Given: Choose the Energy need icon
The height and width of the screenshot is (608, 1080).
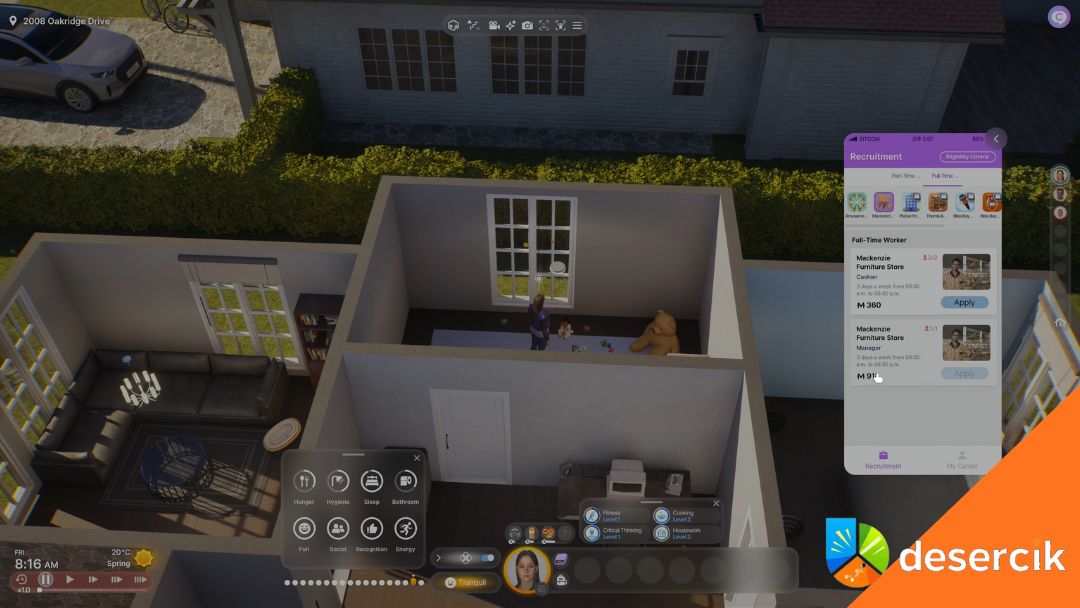Looking at the screenshot, I should (x=405, y=529).
